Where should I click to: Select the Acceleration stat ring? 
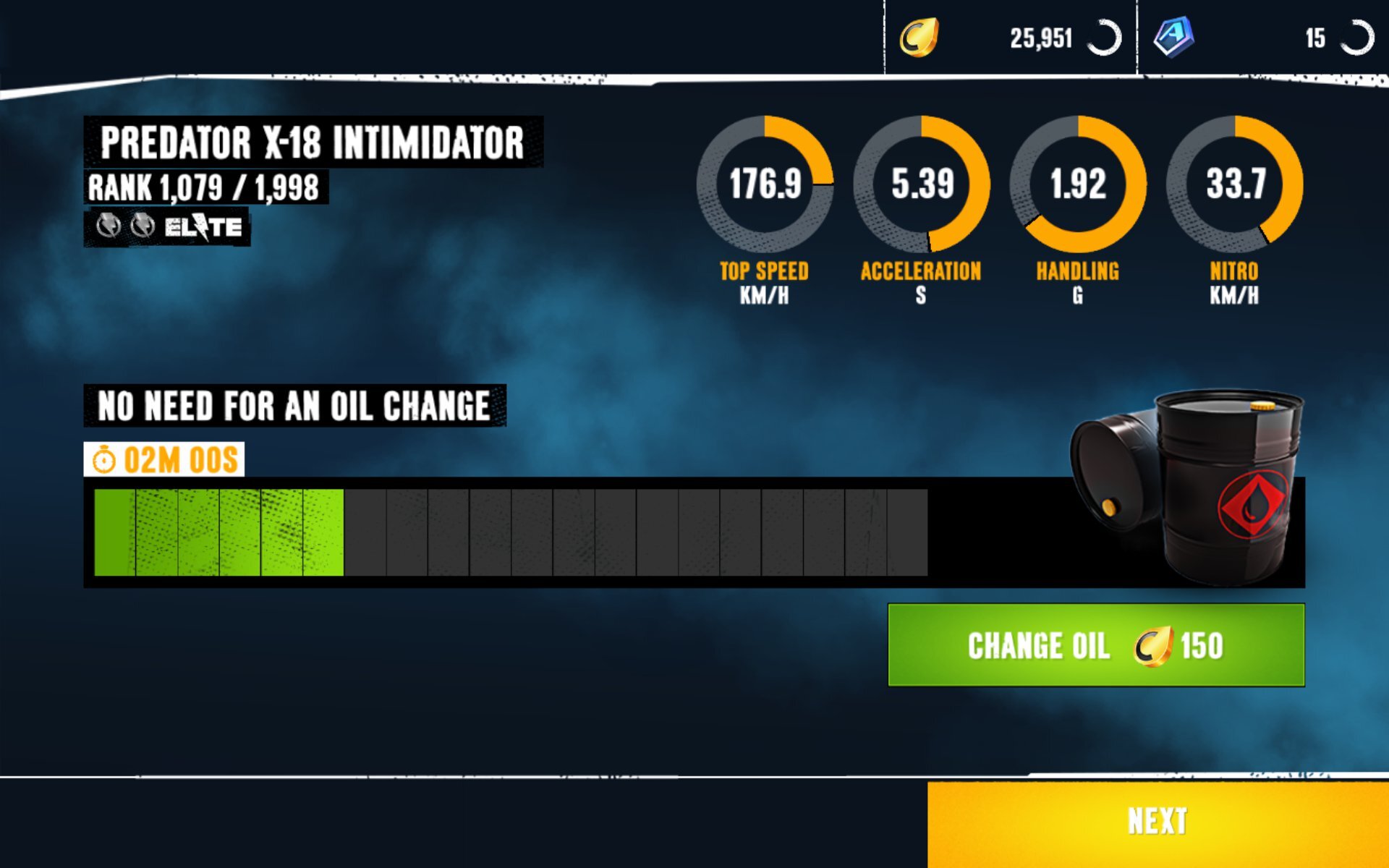point(921,184)
